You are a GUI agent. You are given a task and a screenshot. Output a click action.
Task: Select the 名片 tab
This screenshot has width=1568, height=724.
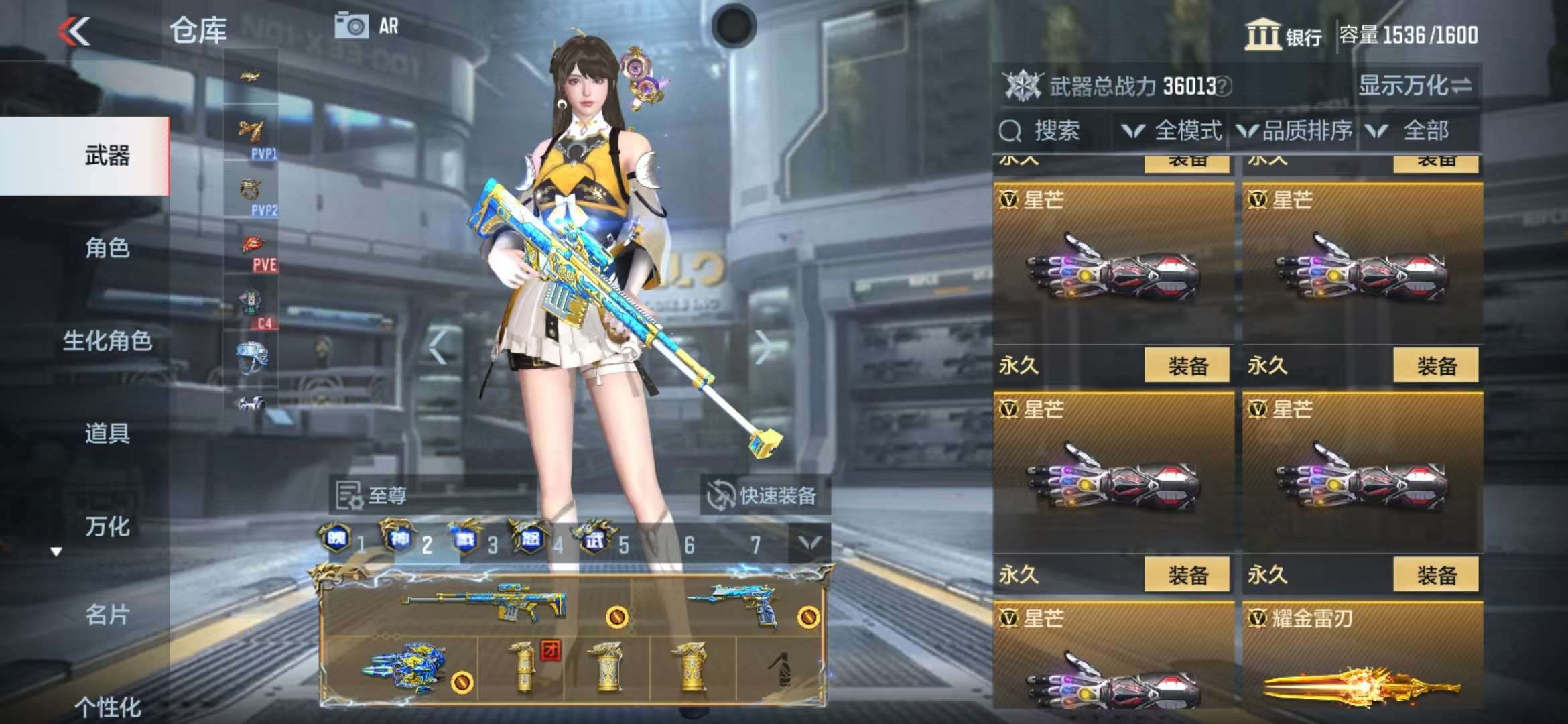click(107, 615)
